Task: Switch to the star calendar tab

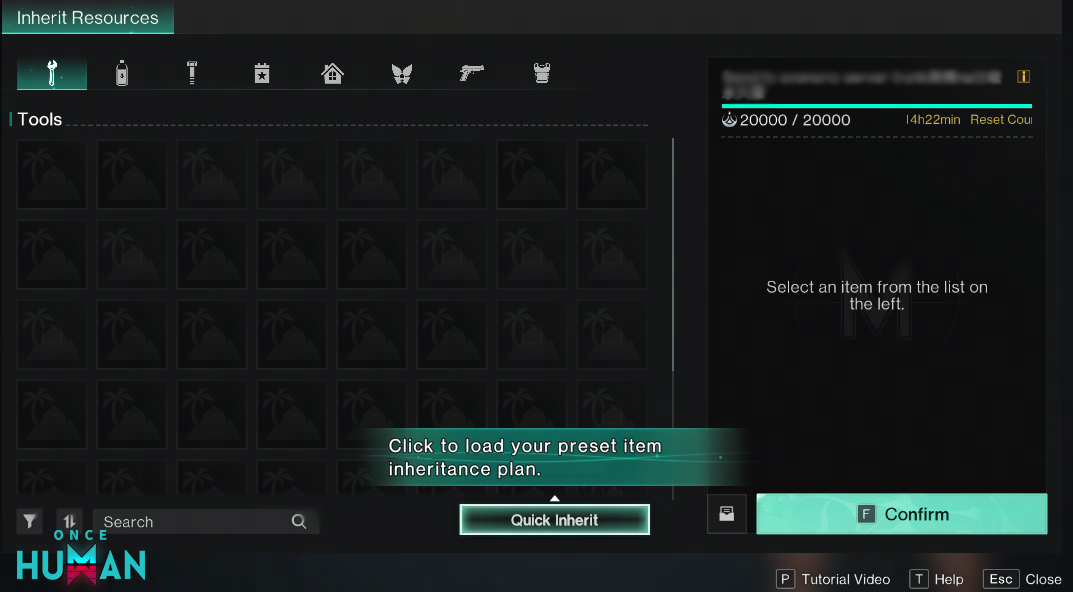Action: (262, 73)
